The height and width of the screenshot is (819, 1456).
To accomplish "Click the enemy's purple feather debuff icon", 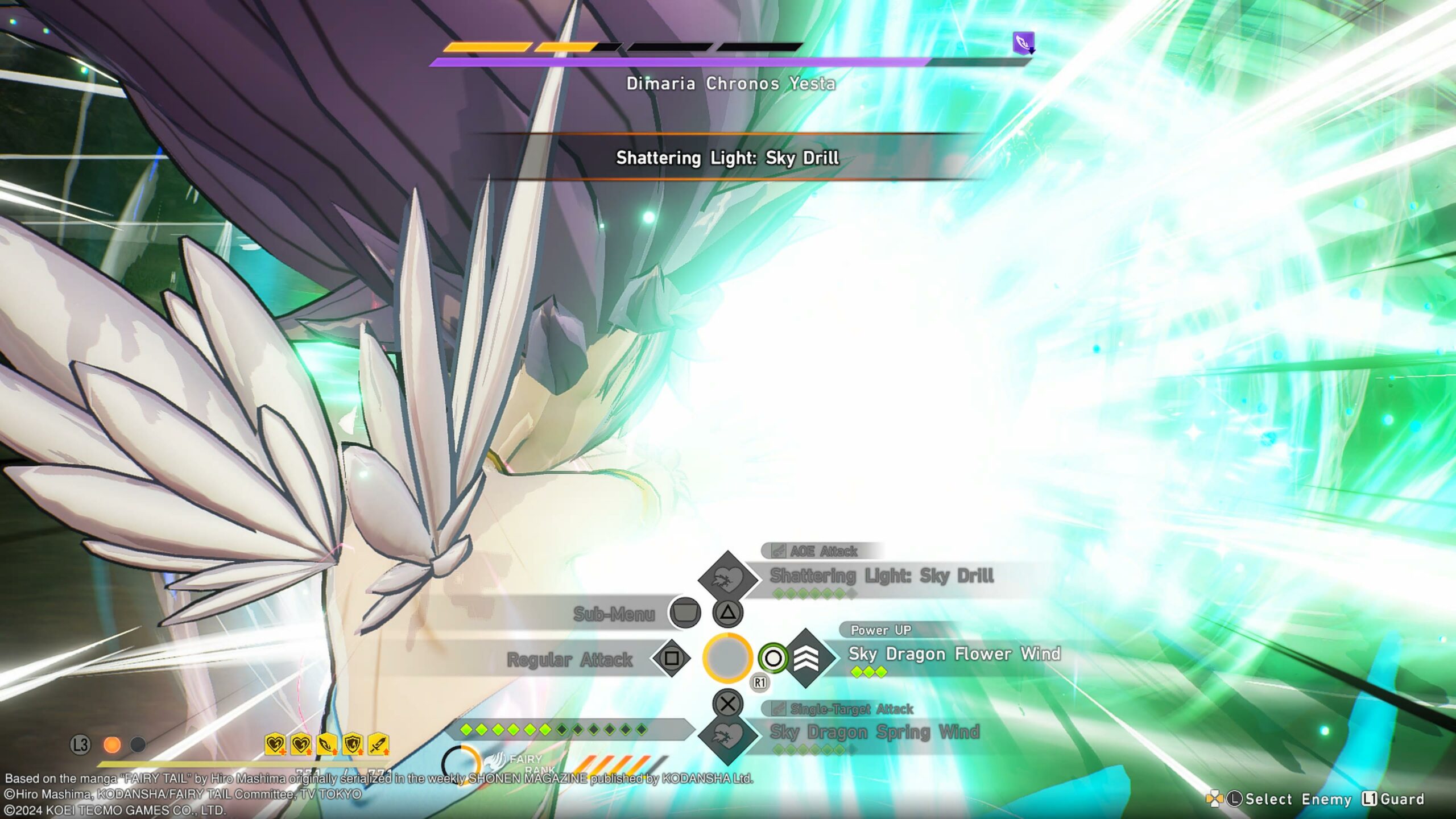I will (1023, 43).
